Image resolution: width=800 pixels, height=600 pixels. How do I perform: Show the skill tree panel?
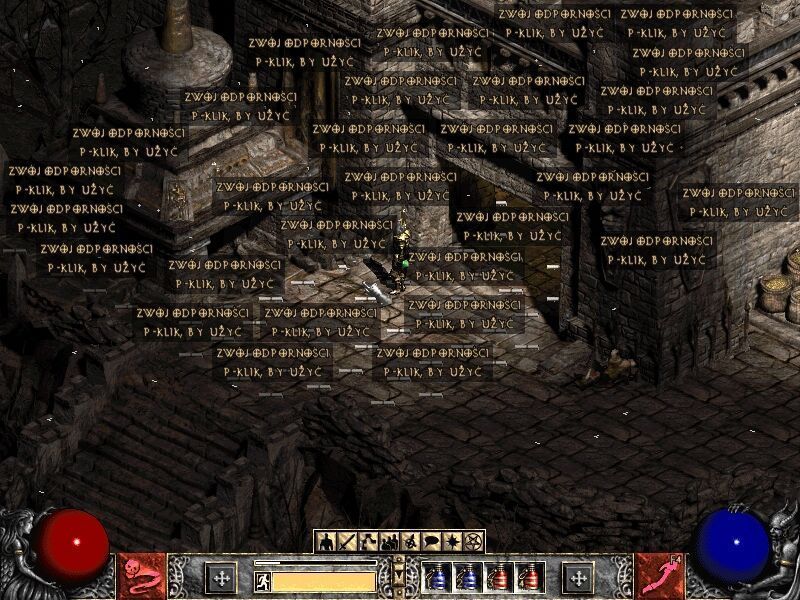[x=368, y=541]
